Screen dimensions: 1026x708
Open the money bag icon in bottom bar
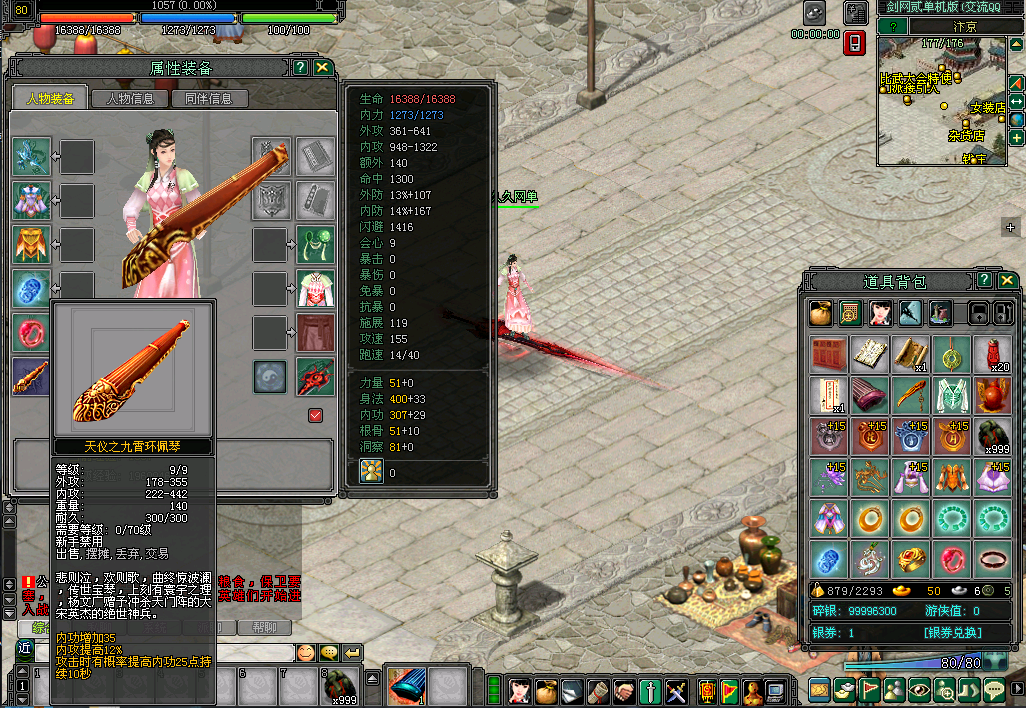(546, 690)
